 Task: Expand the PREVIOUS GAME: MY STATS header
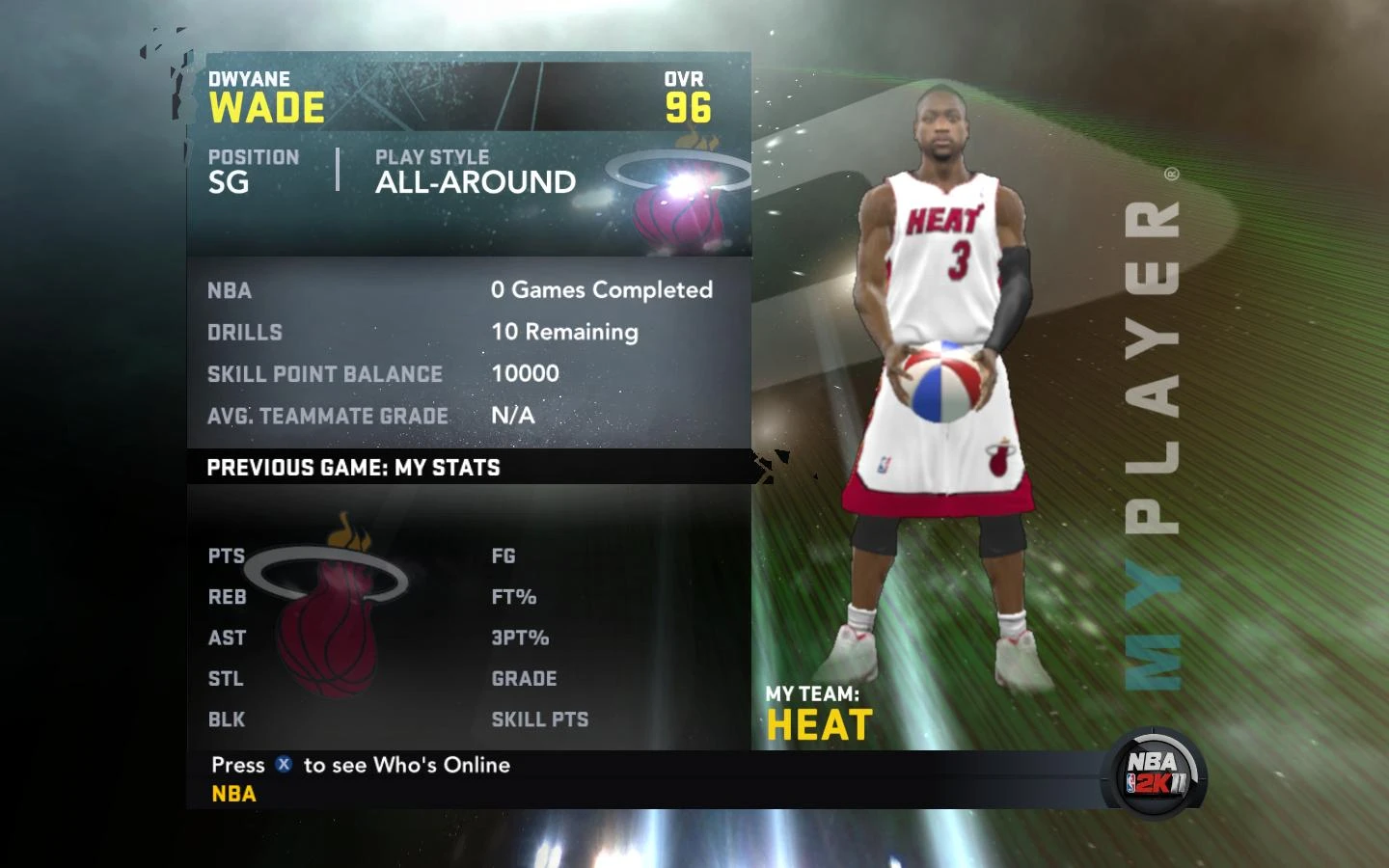351,468
